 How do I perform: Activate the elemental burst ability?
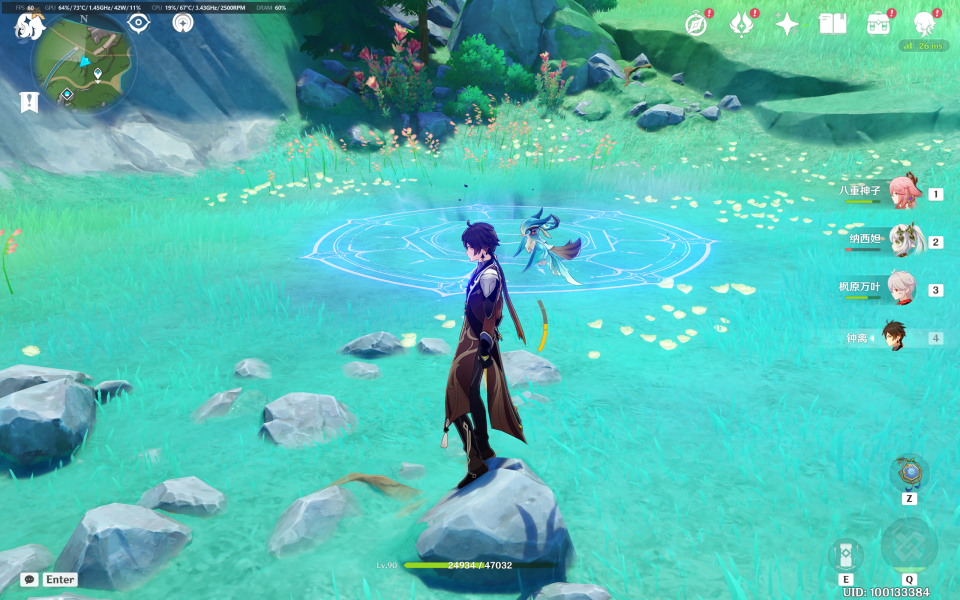pos(909,546)
